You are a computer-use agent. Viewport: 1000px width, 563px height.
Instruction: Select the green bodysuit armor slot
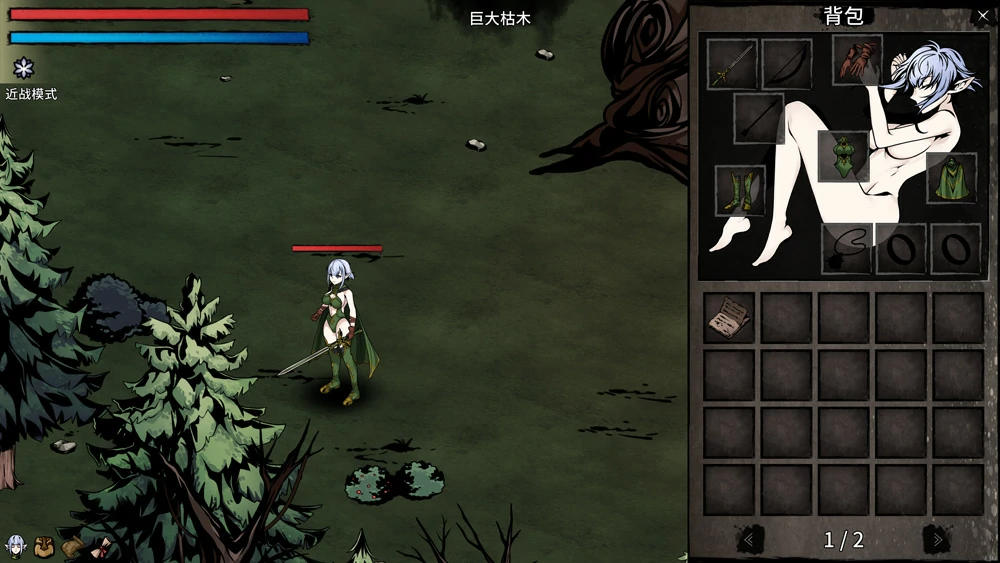843,156
